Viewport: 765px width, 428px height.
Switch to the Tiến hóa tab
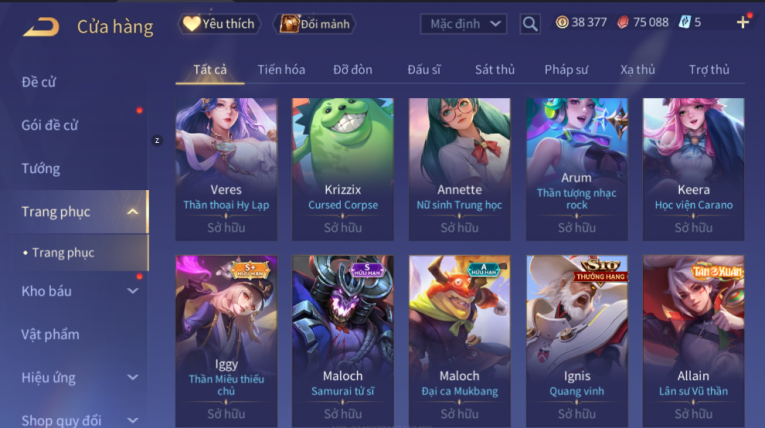[x=281, y=70]
